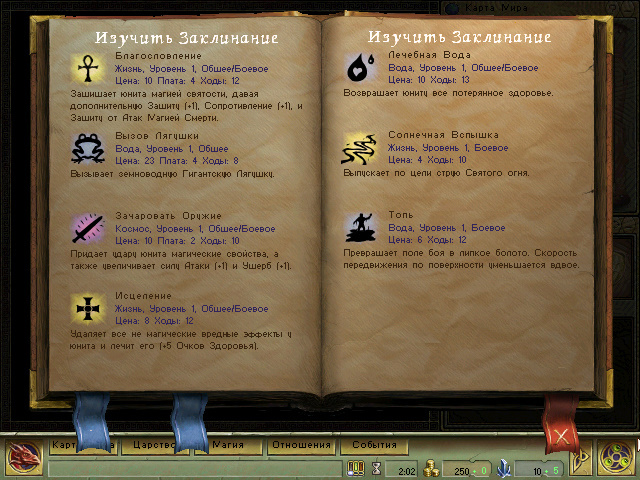Close the spellbook with the red X bookmark
640x480 pixels.
tap(562, 434)
